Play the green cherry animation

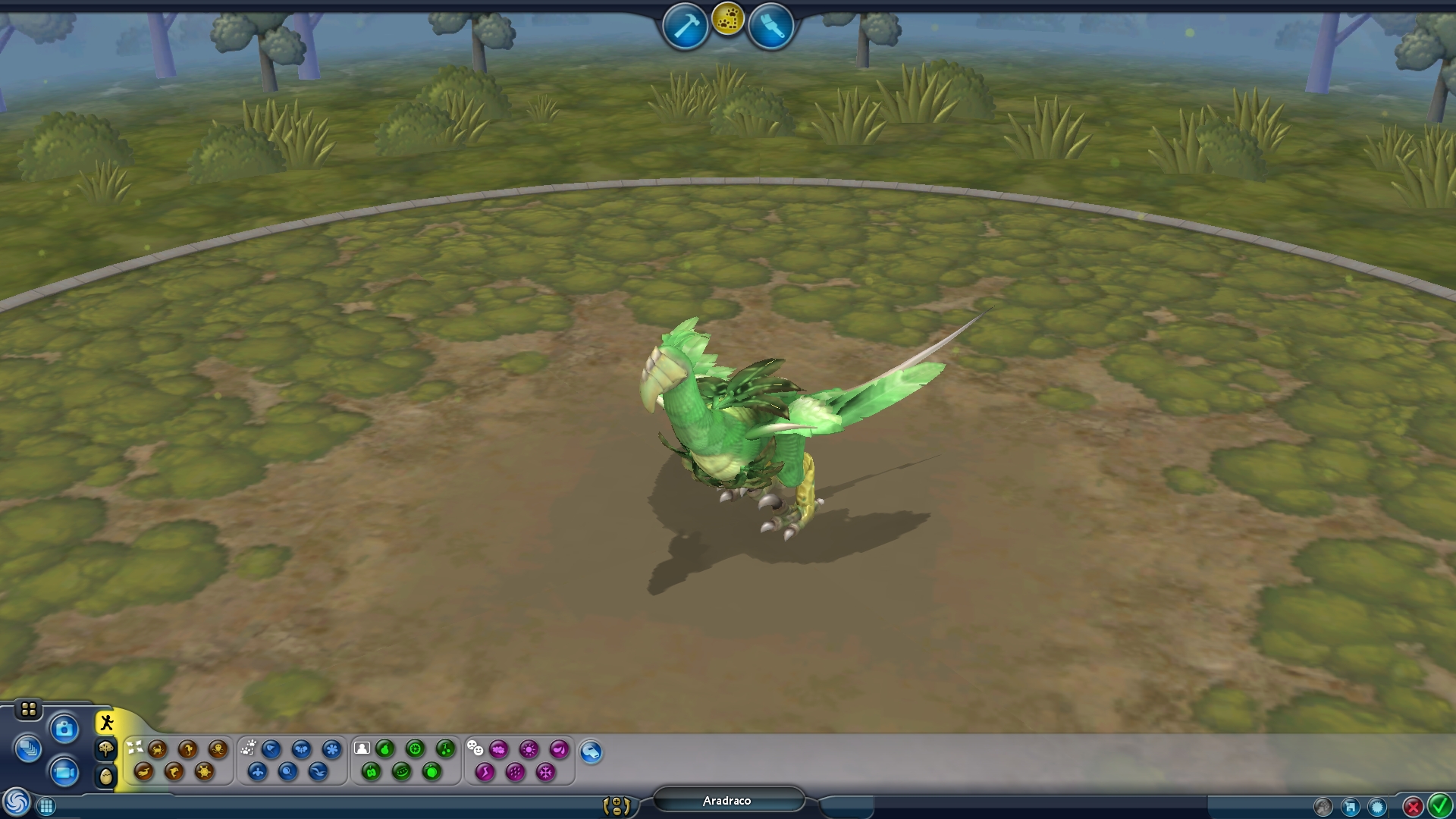click(445, 749)
